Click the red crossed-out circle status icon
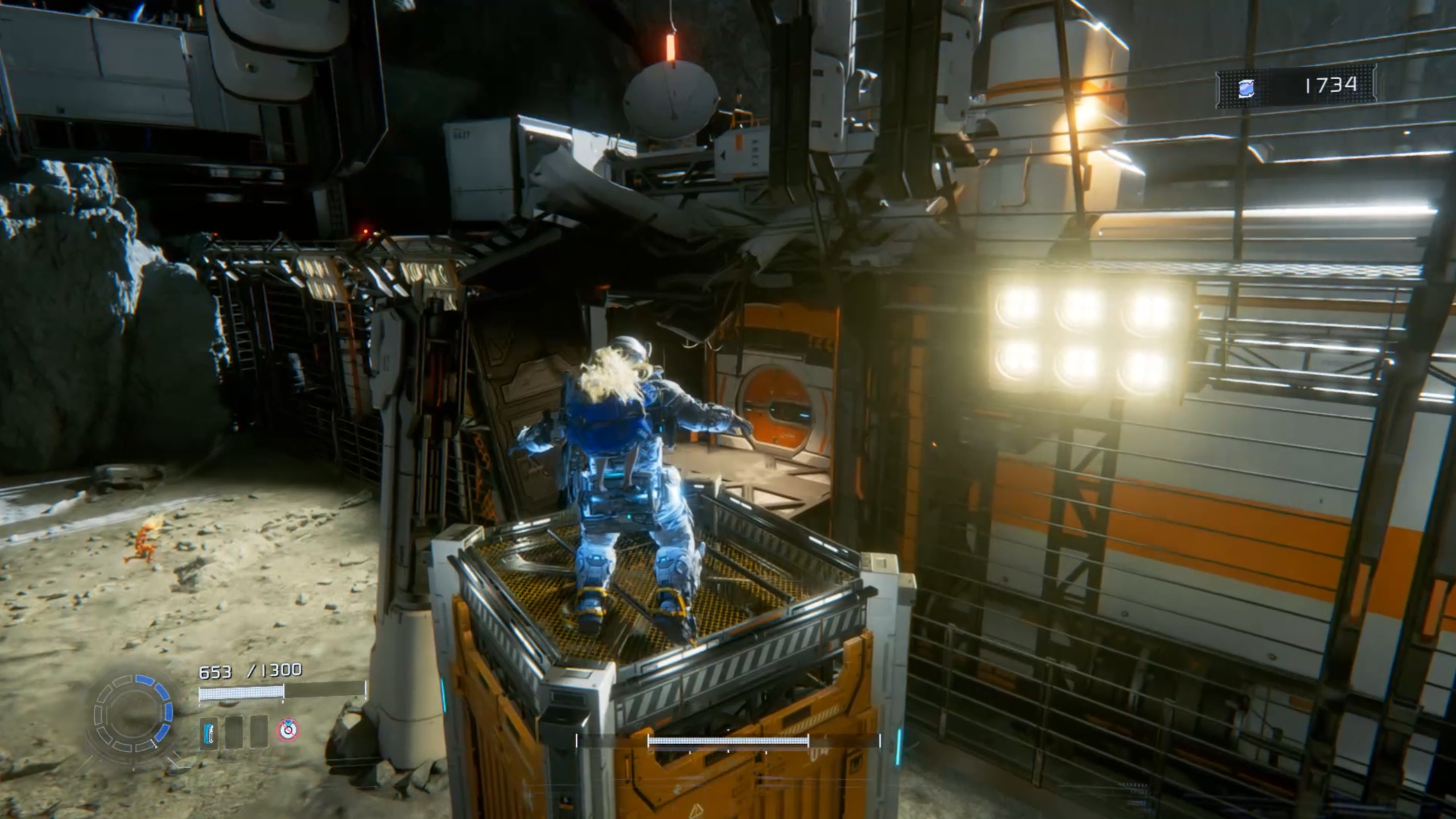Image resolution: width=1456 pixels, height=819 pixels. point(288,730)
